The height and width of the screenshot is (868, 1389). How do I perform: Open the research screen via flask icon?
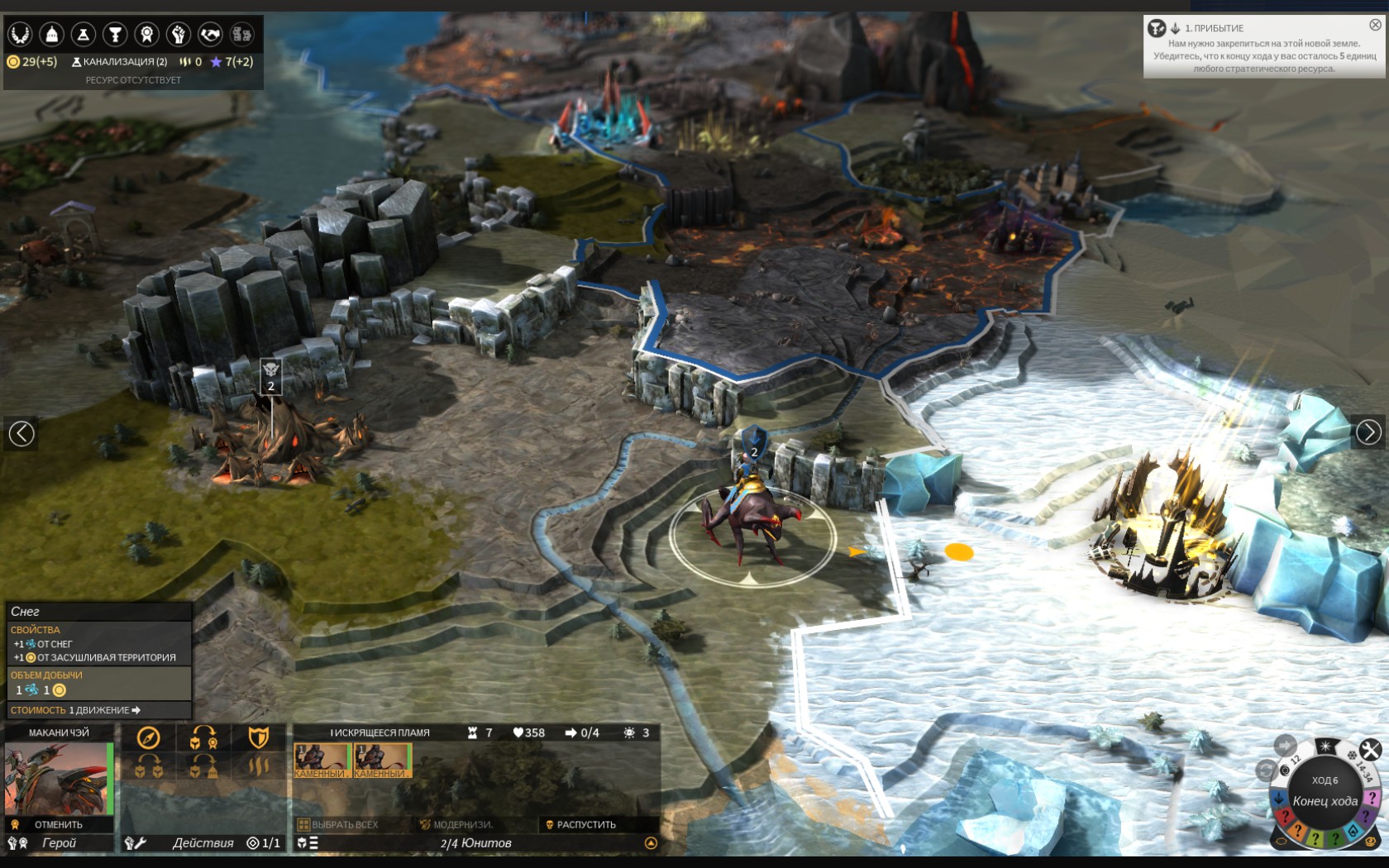pyautogui.click(x=83, y=35)
